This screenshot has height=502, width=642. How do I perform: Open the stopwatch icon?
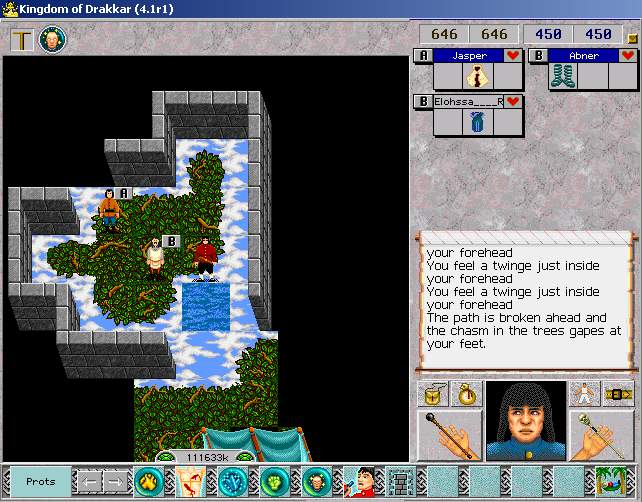point(466,394)
